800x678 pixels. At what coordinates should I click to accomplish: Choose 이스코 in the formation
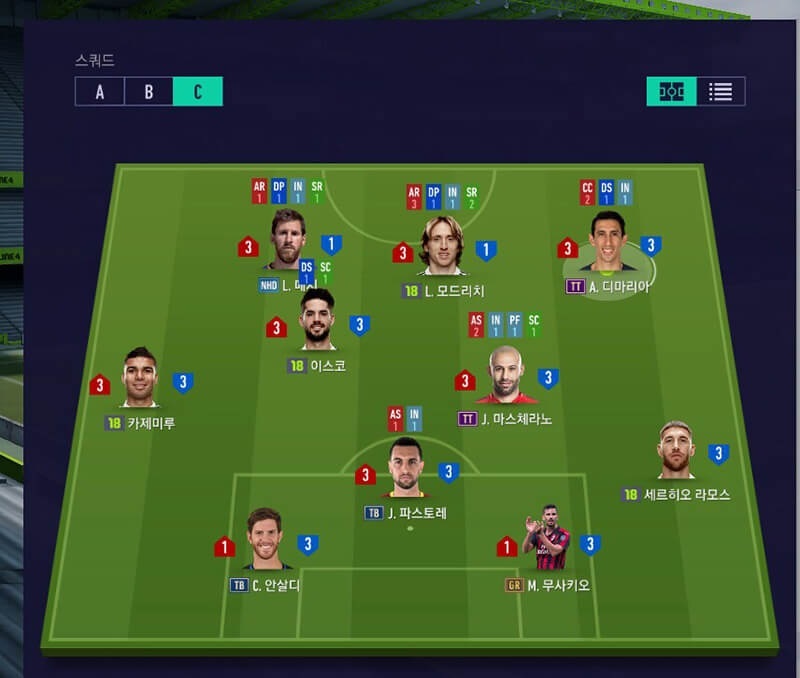pyautogui.click(x=317, y=320)
